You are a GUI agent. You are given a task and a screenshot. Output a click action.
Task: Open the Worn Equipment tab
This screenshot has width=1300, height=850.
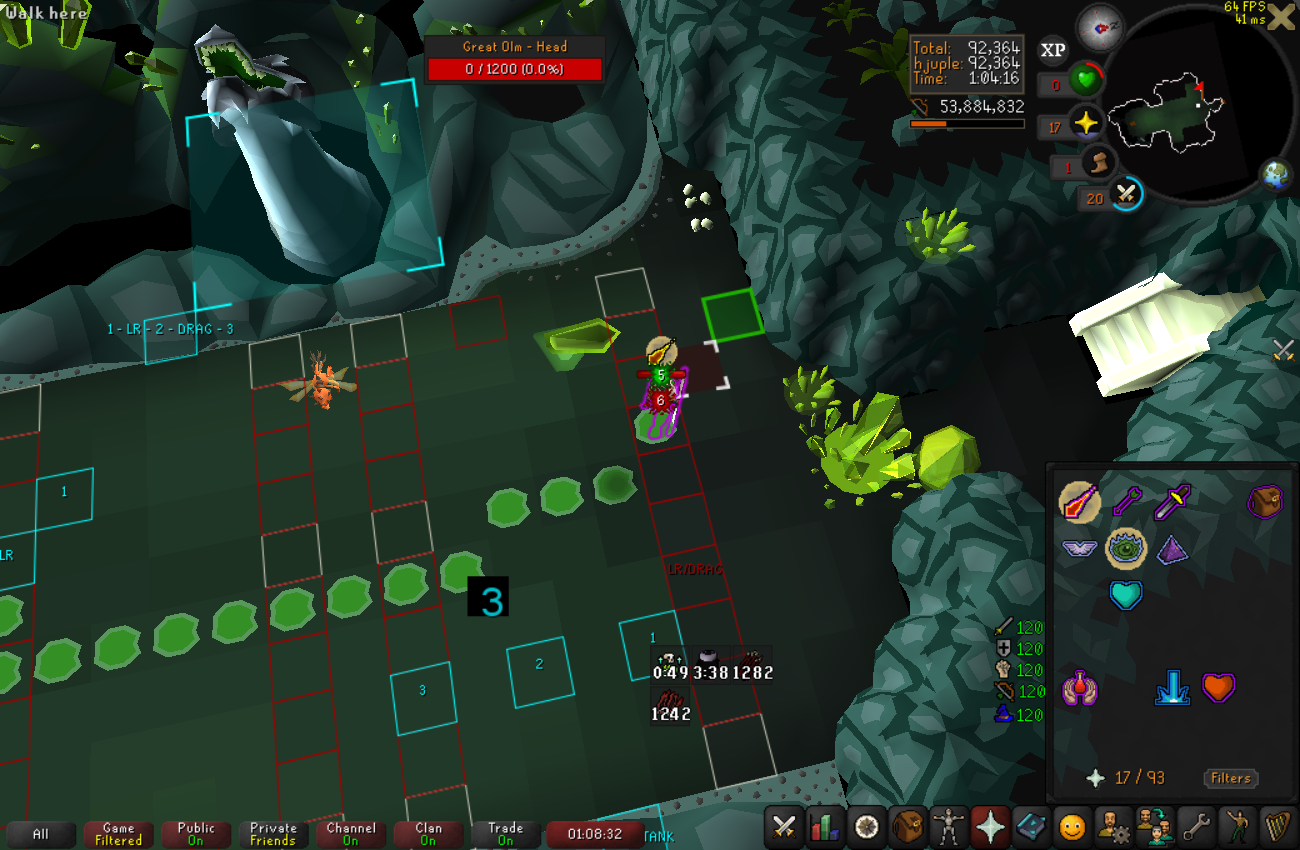[x=949, y=827]
